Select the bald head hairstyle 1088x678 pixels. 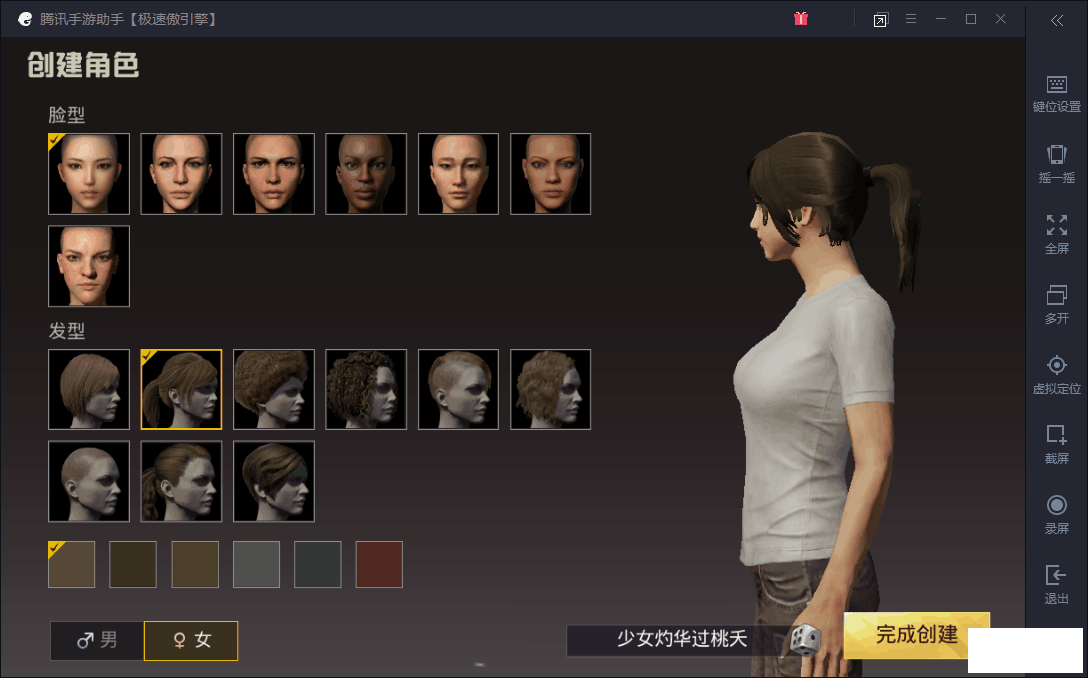(x=89, y=482)
